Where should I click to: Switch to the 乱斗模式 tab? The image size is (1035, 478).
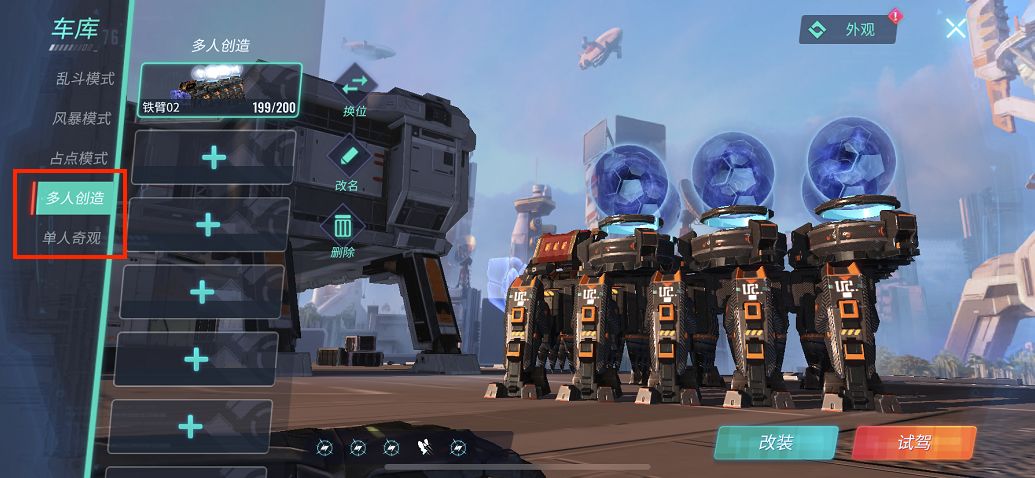pyautogui.click(x=84, y=79)
